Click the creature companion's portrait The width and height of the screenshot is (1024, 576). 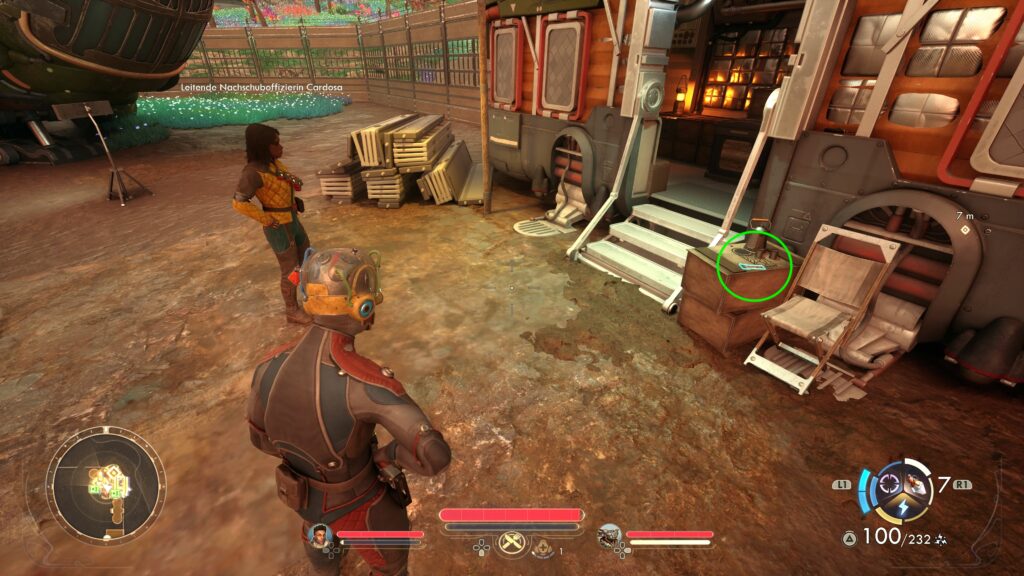[610, 537]
